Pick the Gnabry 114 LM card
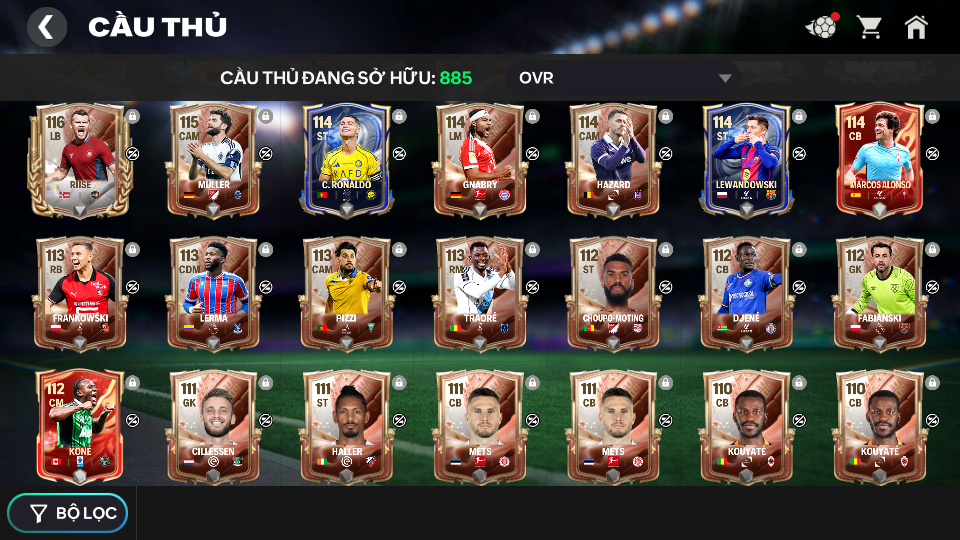The width and height of the screenshot is (960, 540). pyautogui.click(x=480, y=158)
